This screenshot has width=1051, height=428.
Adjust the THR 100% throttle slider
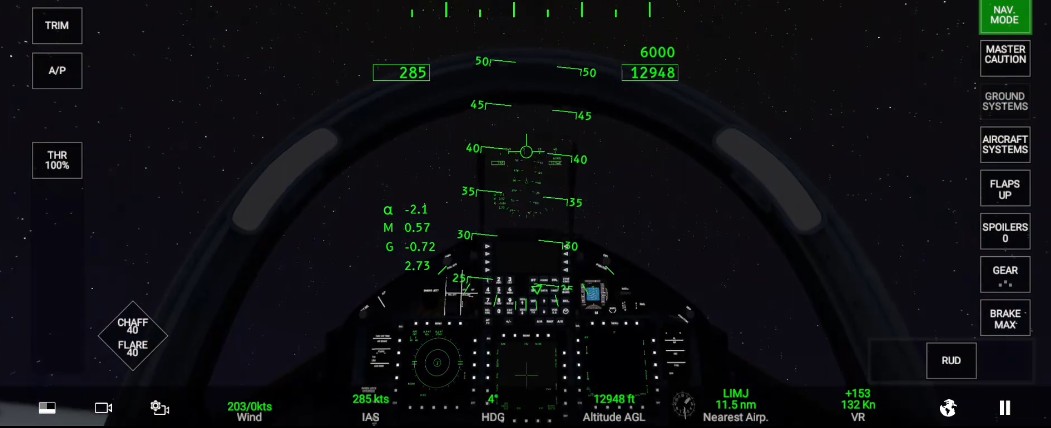[x=57, y=160]
